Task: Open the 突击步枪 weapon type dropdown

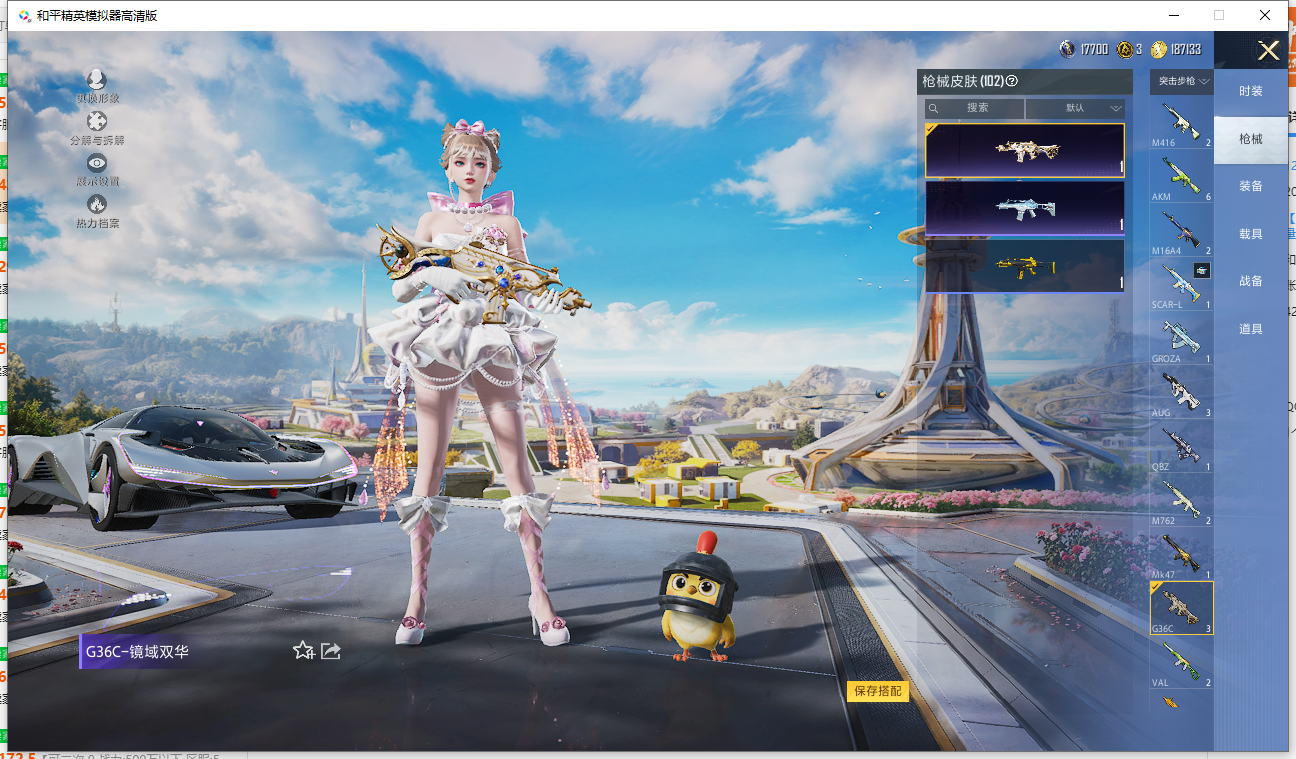Action: (1184, 81)
